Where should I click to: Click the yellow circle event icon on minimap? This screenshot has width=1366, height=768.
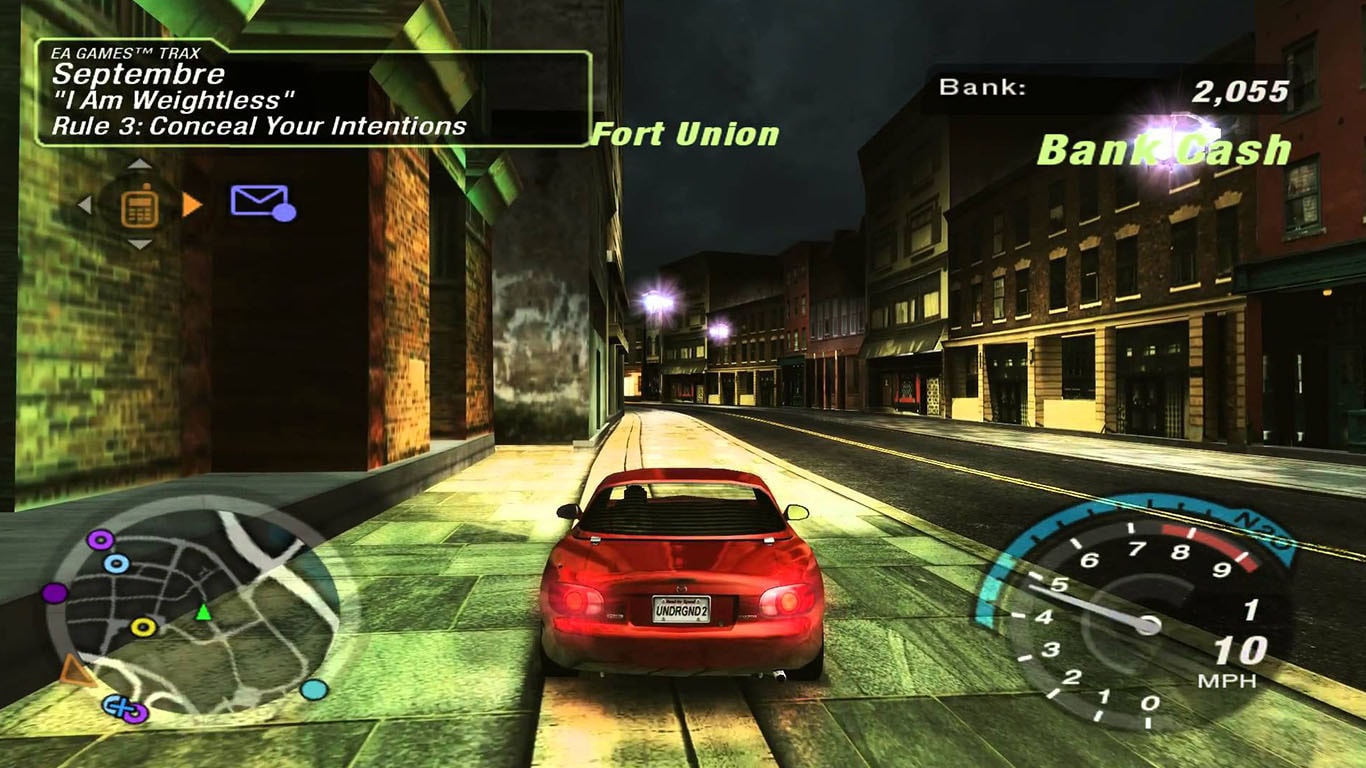(141, 627)
